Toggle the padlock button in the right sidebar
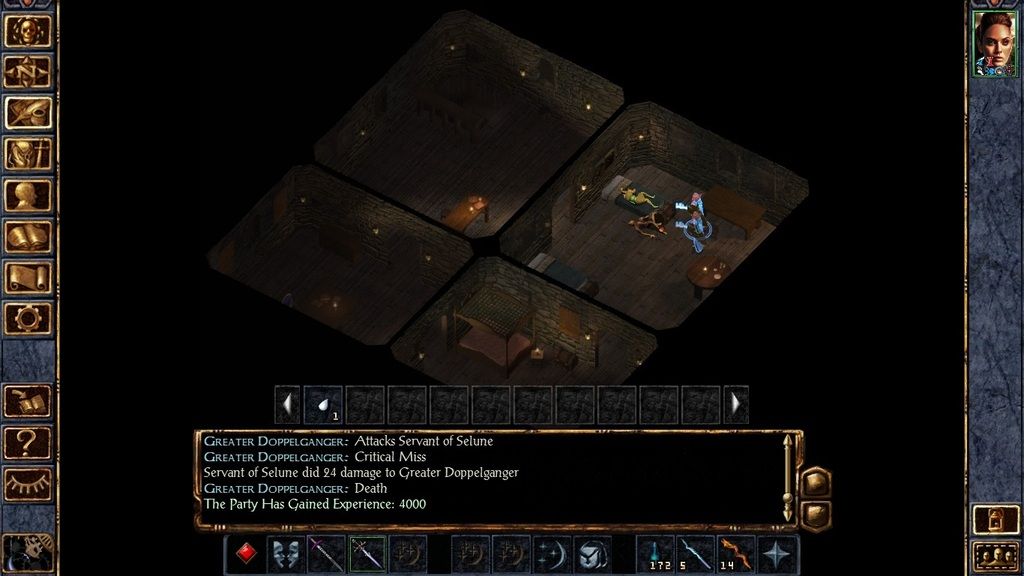The image size is (1024, 576). 994,520
